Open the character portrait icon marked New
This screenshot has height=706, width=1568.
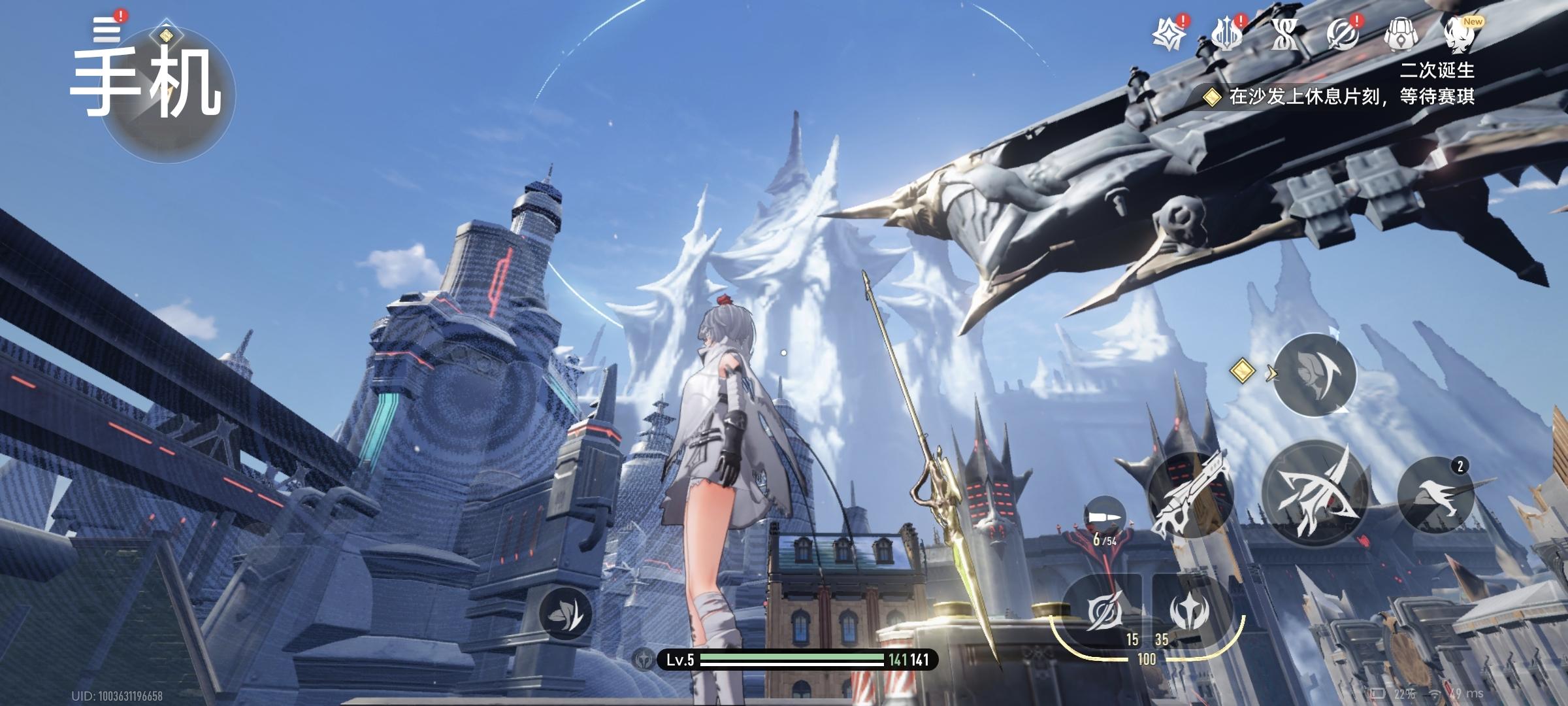point(1458,34)
